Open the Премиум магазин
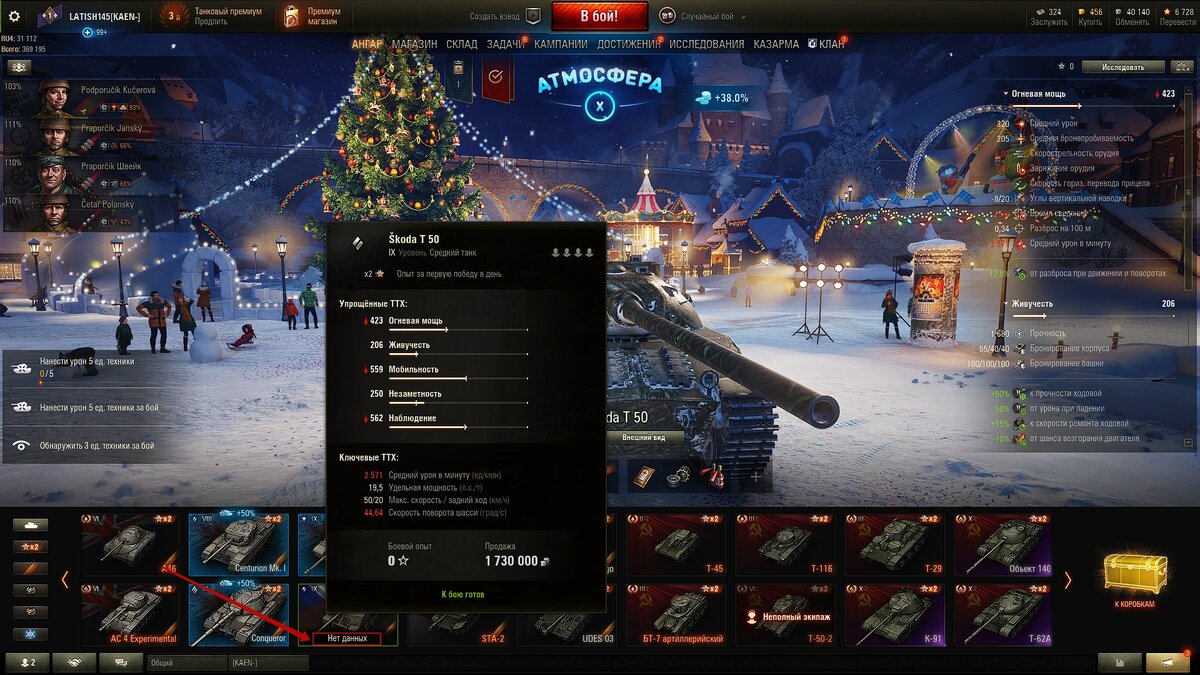The image size is (1200, 675). pyautogui.click(x=312, y=16)
